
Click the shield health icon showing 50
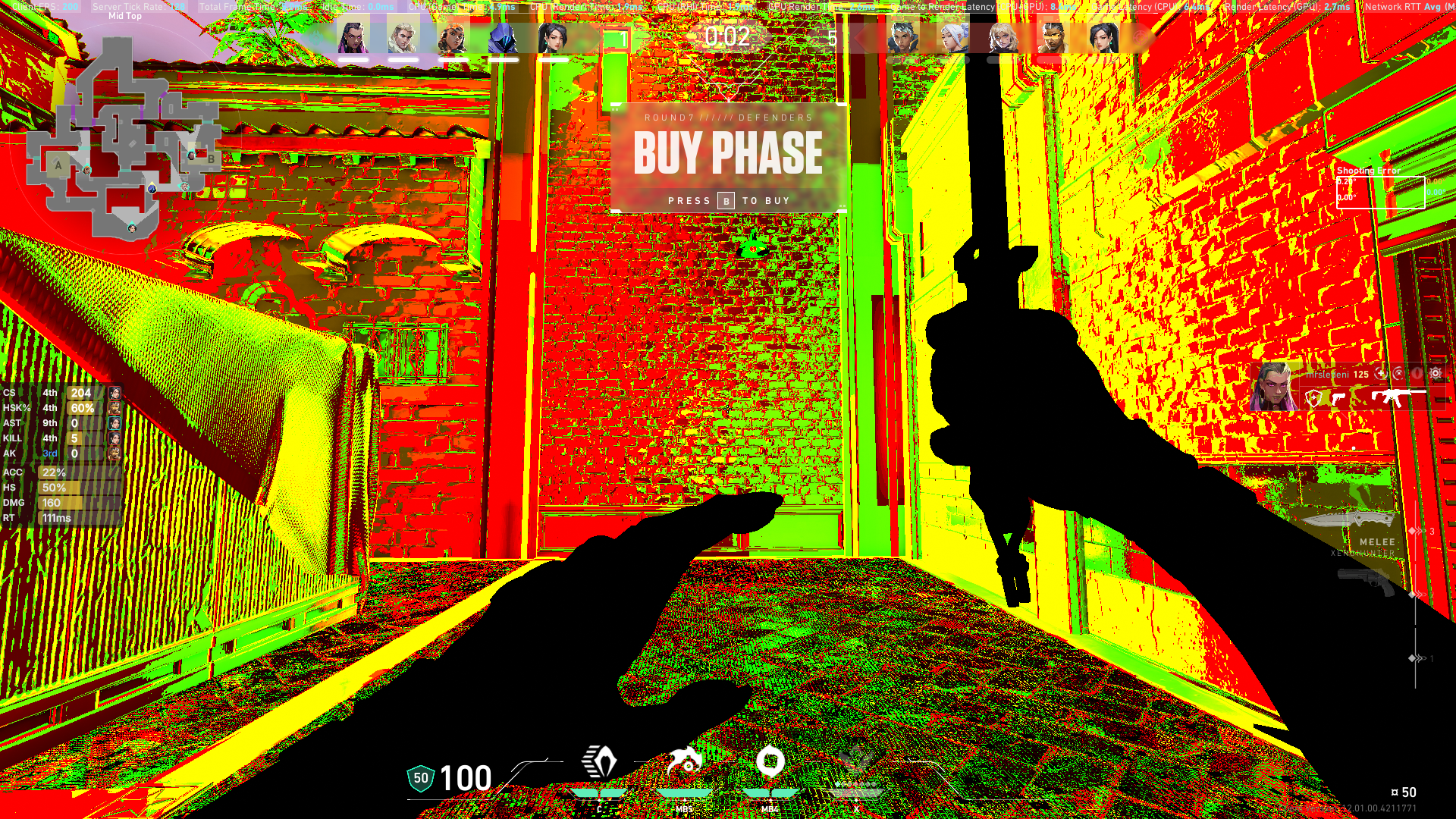coord(422,777)
